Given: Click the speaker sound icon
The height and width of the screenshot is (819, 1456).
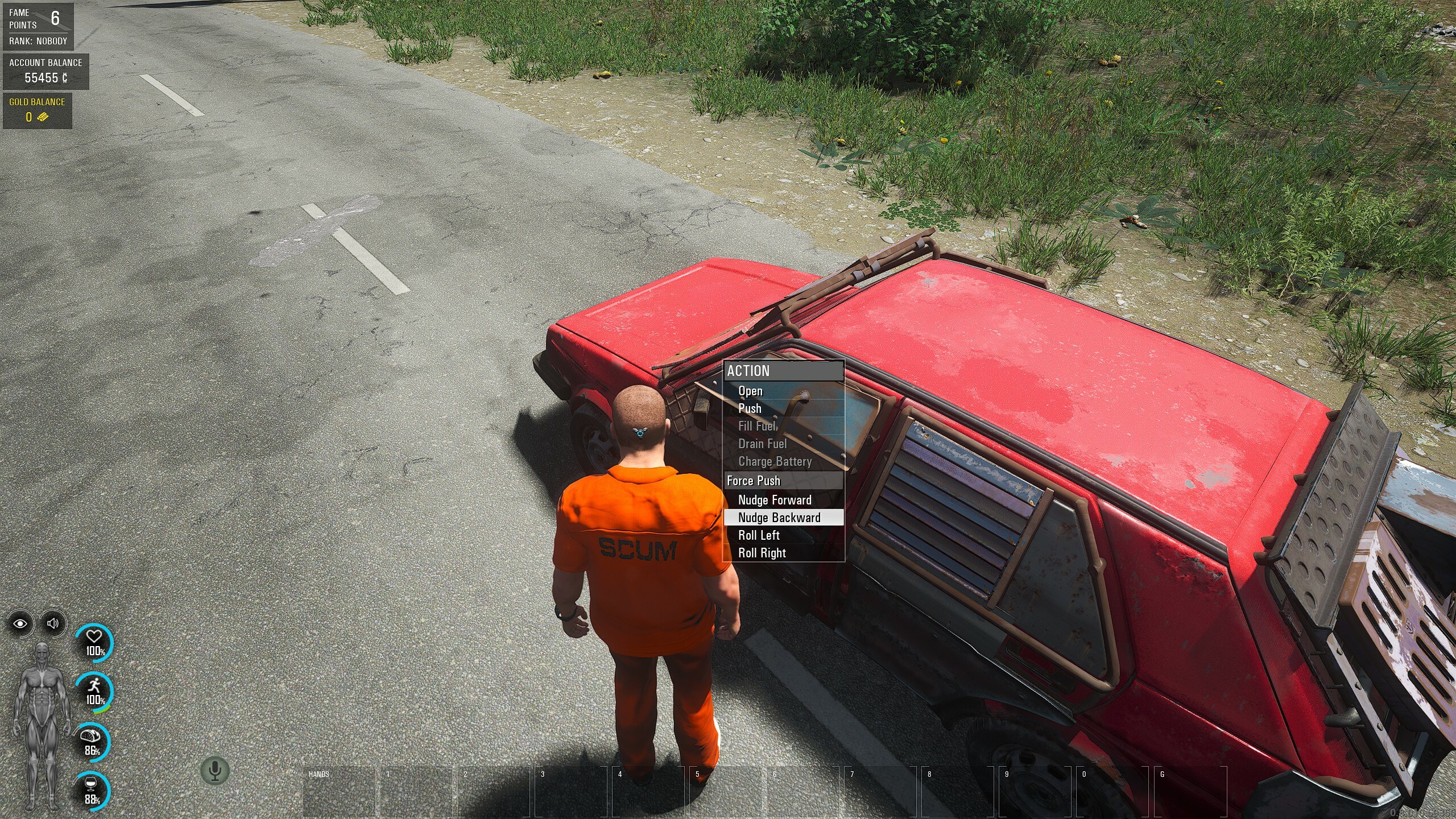Looking at the screenshot, I should point(53,623).
